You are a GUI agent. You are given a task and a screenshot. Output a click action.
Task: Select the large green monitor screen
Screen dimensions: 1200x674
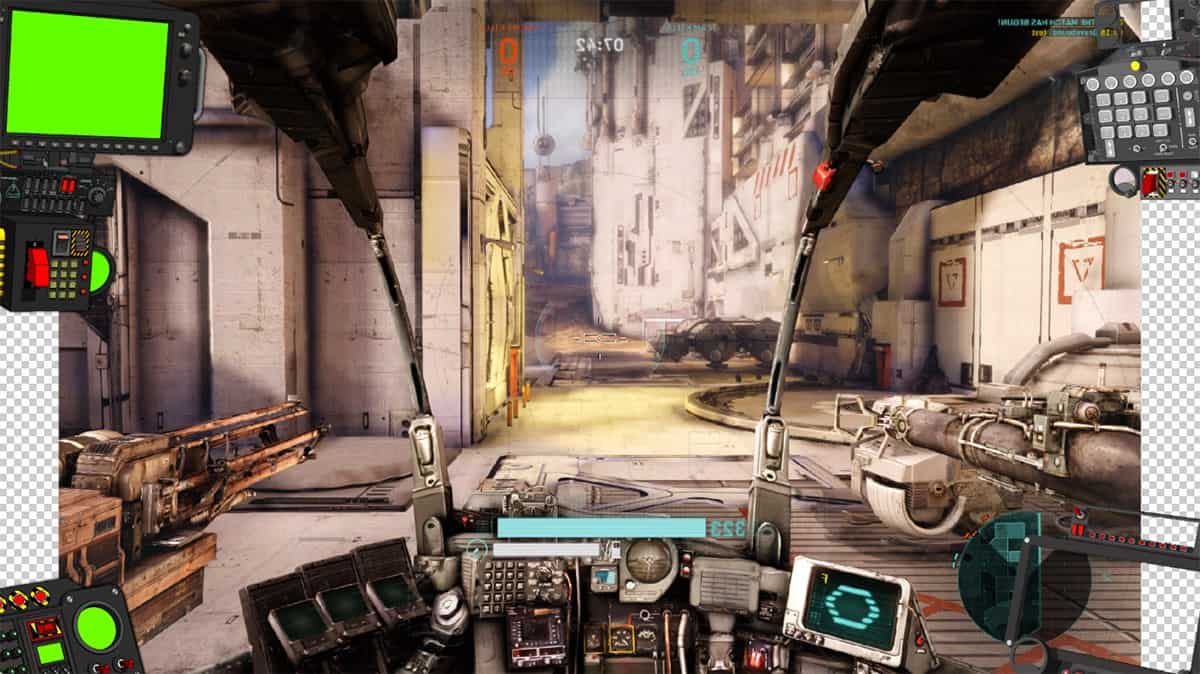[87, 75]
